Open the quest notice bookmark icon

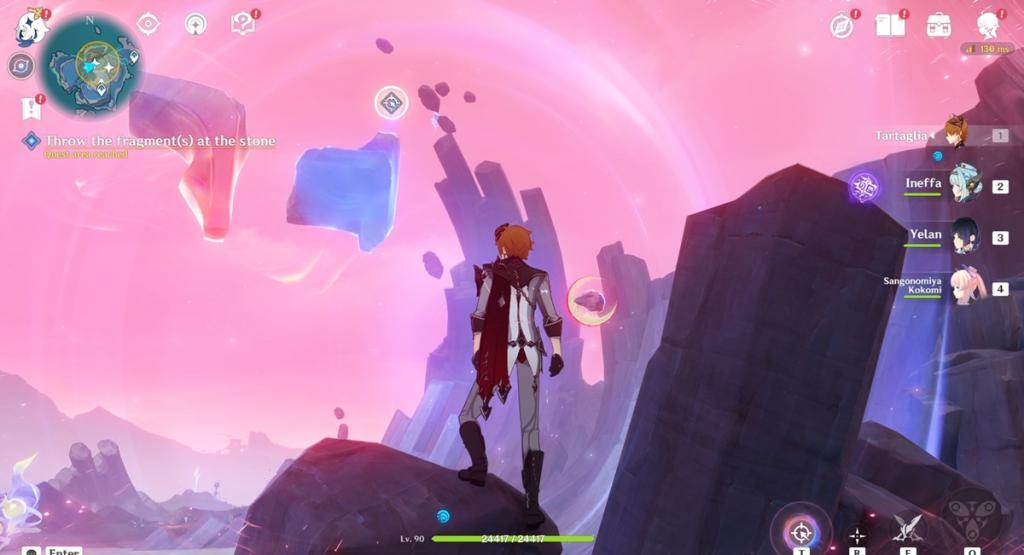(x=30, y=107)
